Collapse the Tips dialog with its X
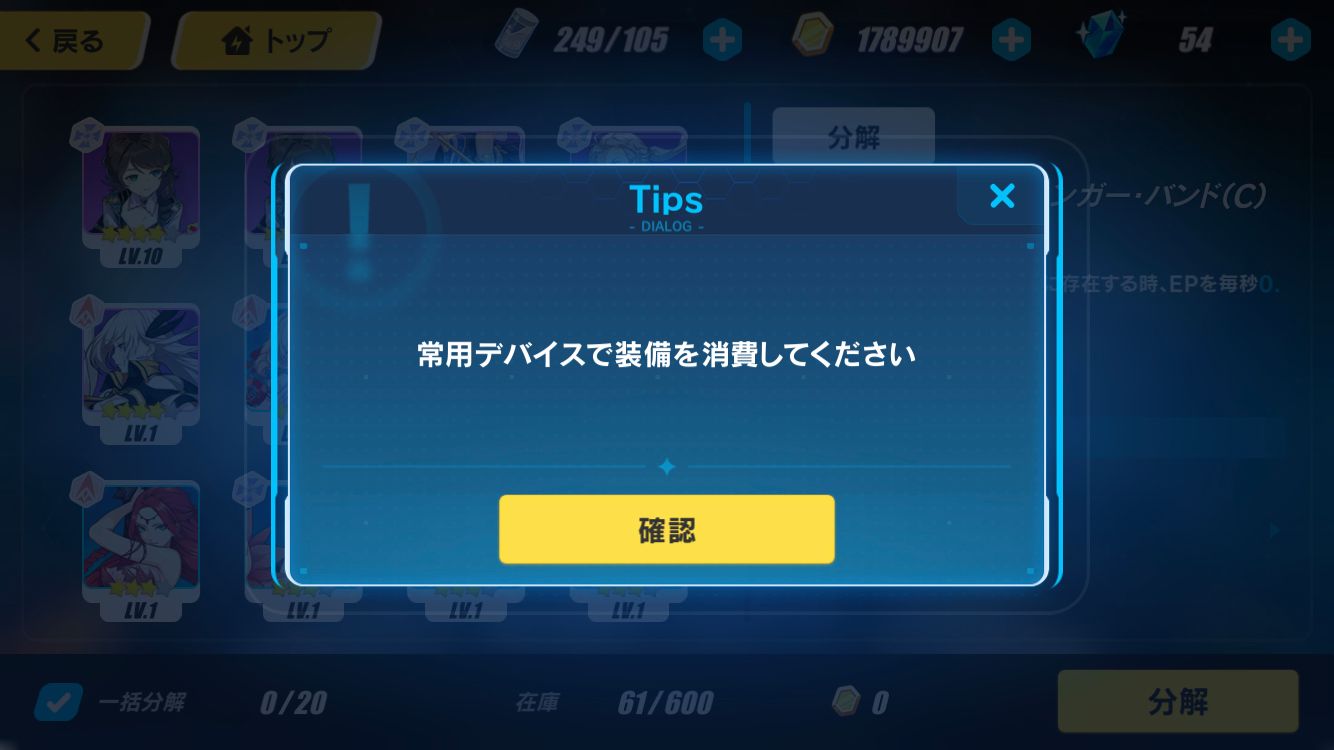 pos(1002,196)
